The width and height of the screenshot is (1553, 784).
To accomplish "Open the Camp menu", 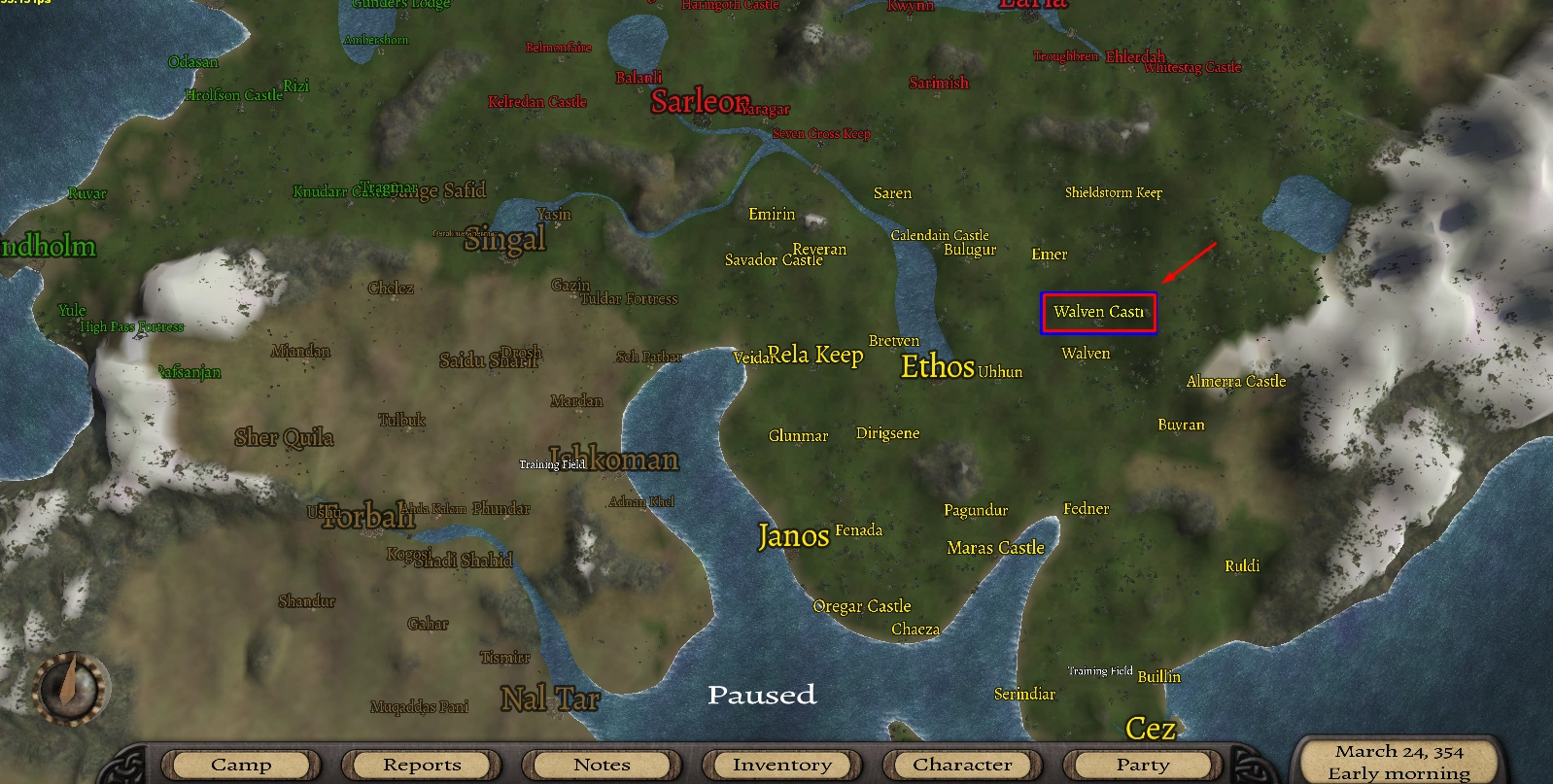I will 239,765.
